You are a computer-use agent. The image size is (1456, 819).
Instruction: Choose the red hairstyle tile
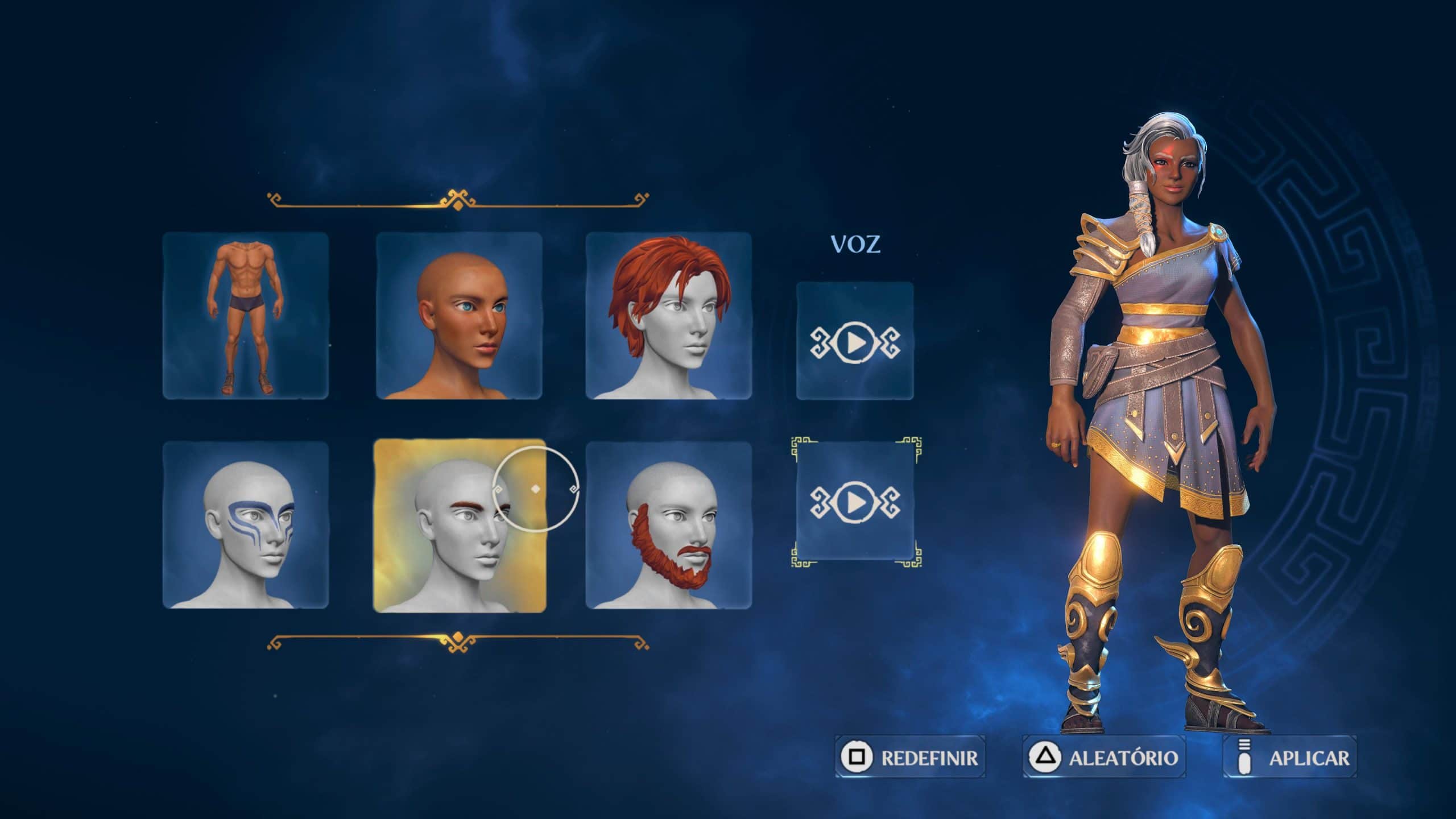point(669,316)
